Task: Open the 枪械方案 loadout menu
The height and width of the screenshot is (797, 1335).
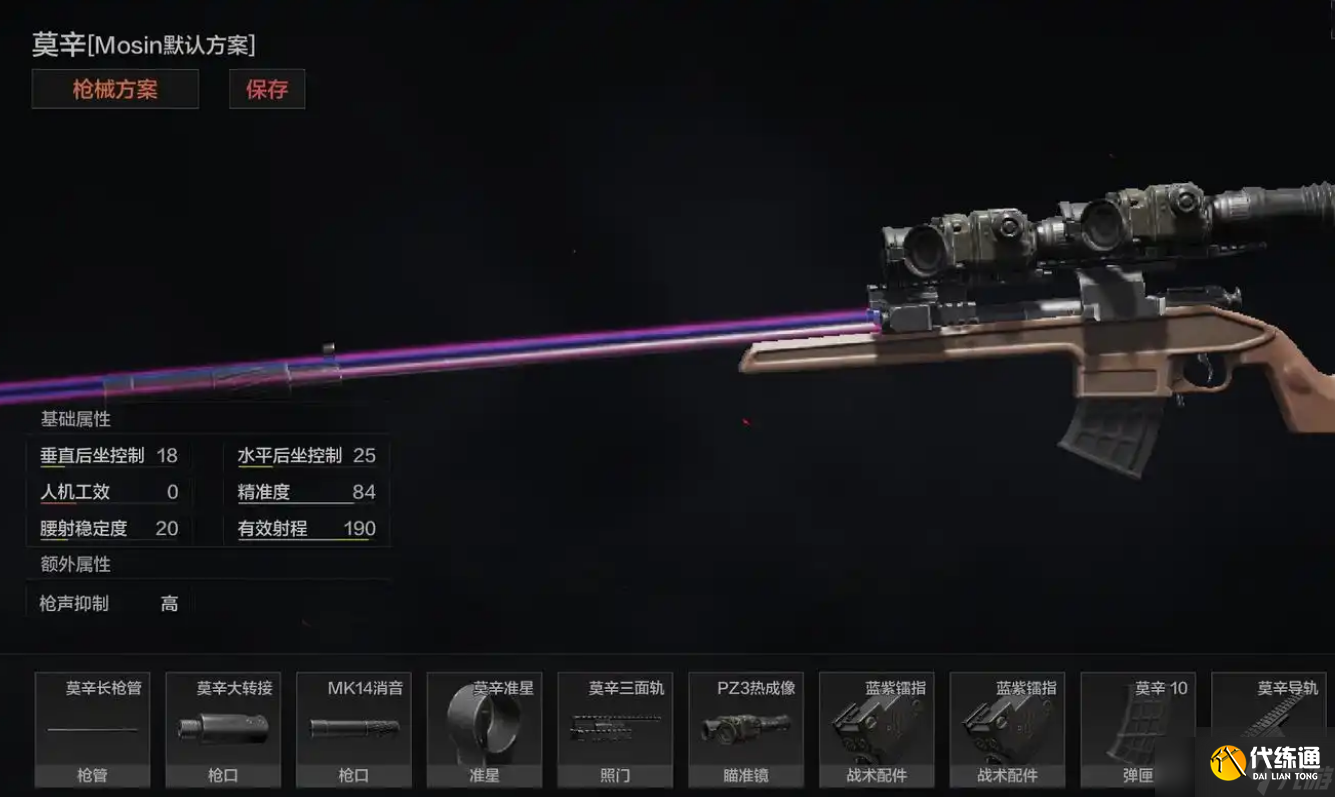Action: click(x=115, y=89)
